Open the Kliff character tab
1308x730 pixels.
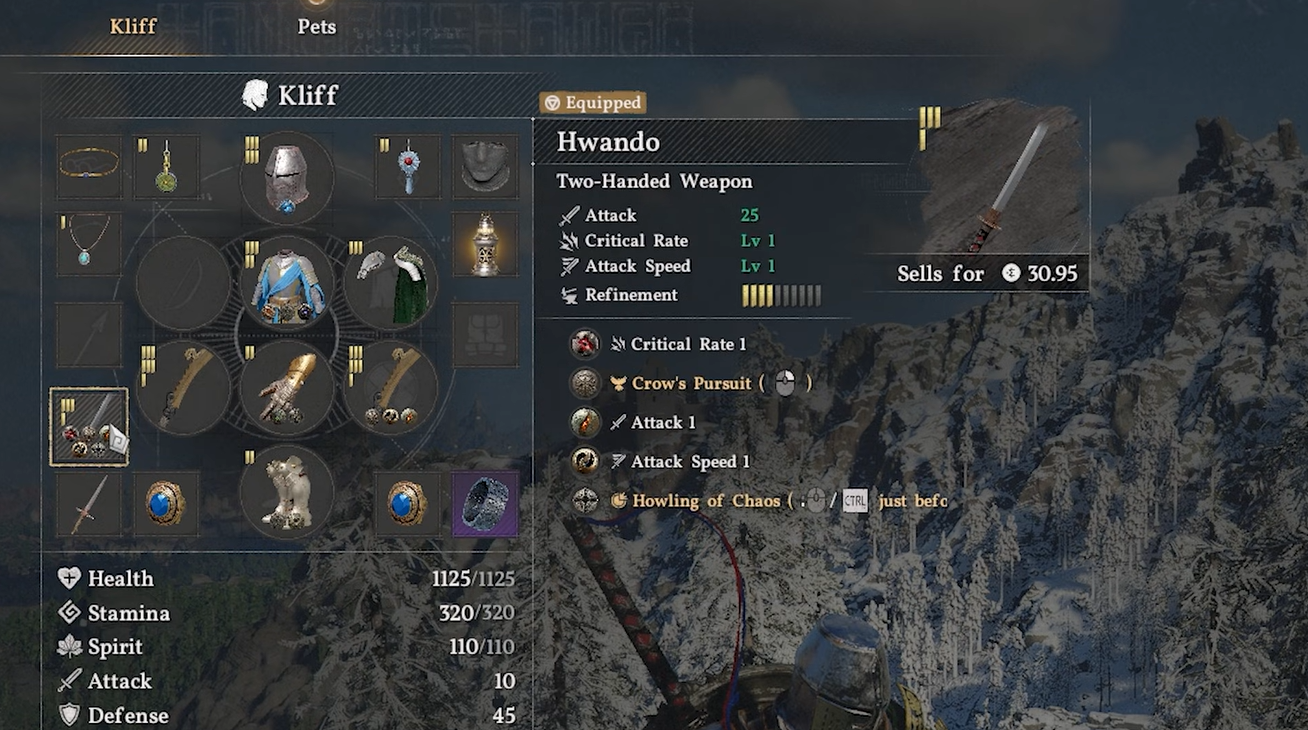133,27
